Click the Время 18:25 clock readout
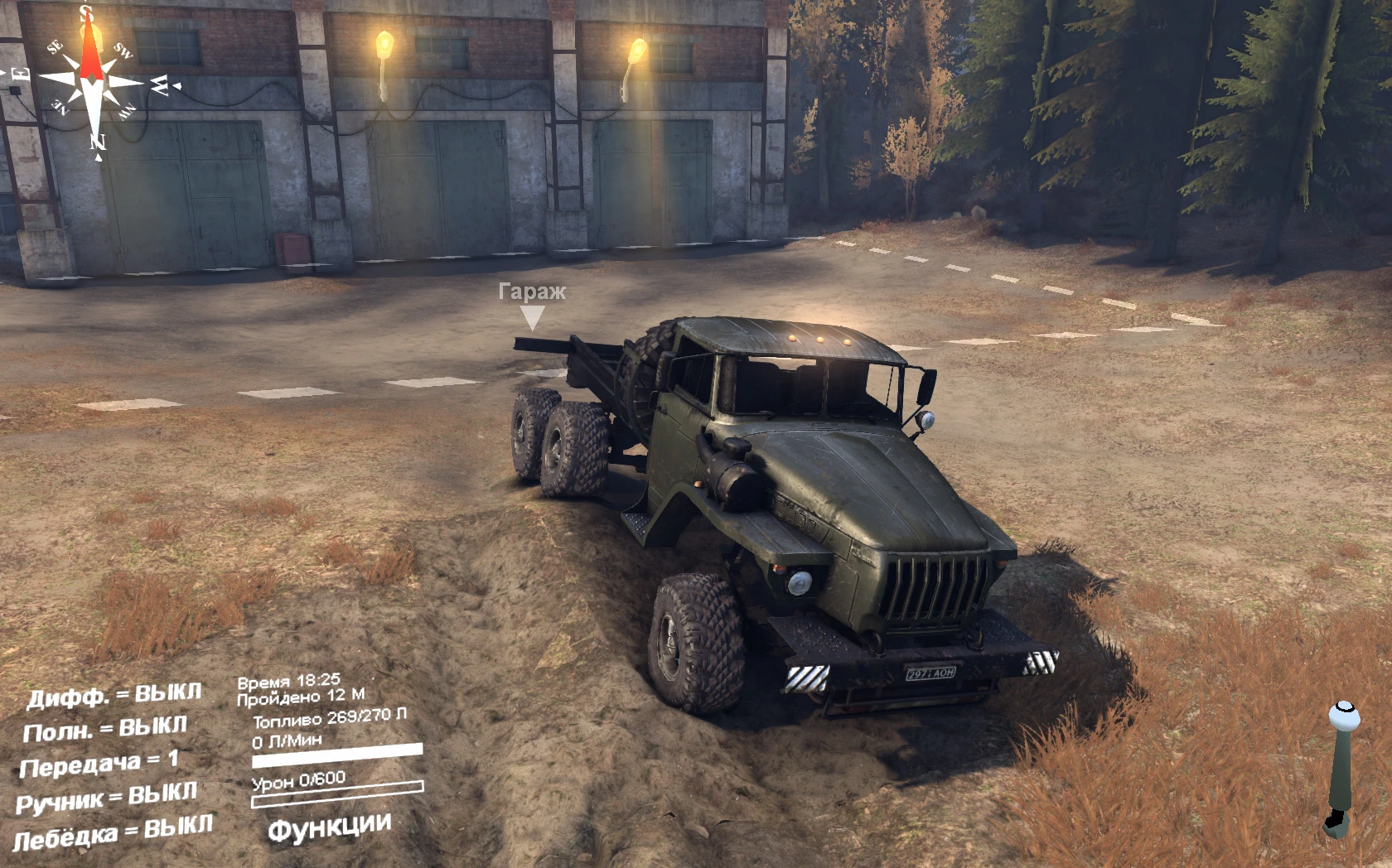The height and width of the screenshot is (868, 1392). (x=292, y=680)
